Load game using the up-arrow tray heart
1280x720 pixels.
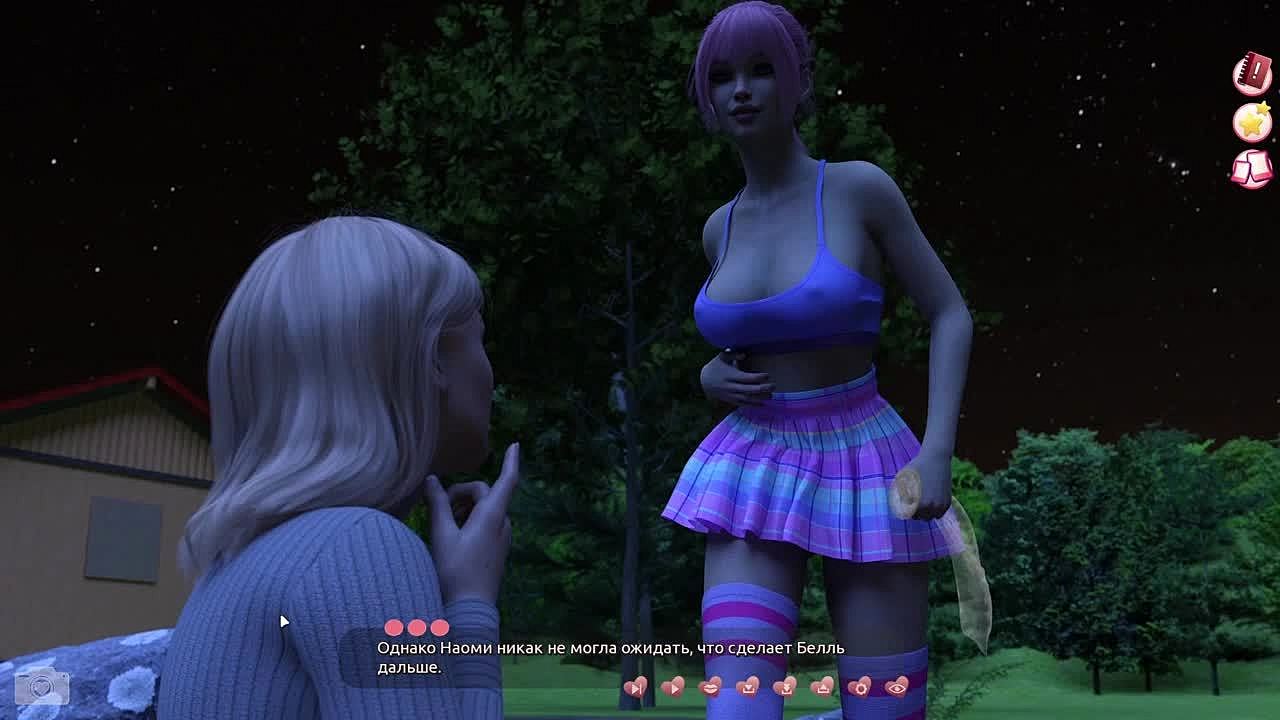(822, 687)
